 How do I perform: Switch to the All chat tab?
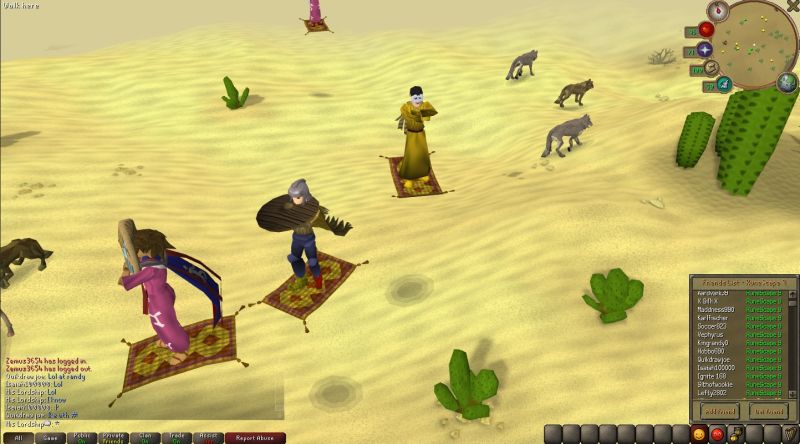(19, 438)
